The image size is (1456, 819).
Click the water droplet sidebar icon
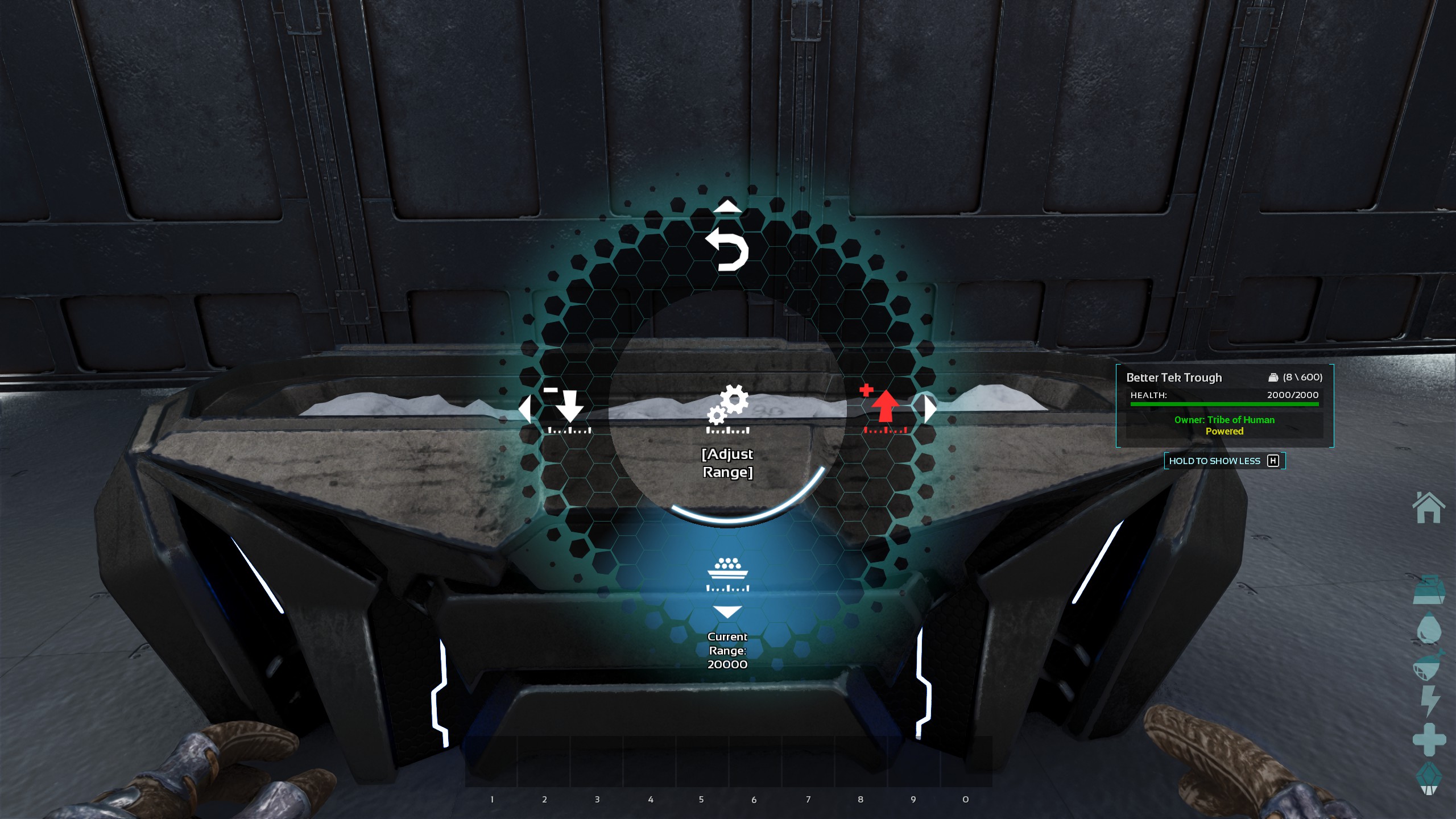[x=1429, y=628]
